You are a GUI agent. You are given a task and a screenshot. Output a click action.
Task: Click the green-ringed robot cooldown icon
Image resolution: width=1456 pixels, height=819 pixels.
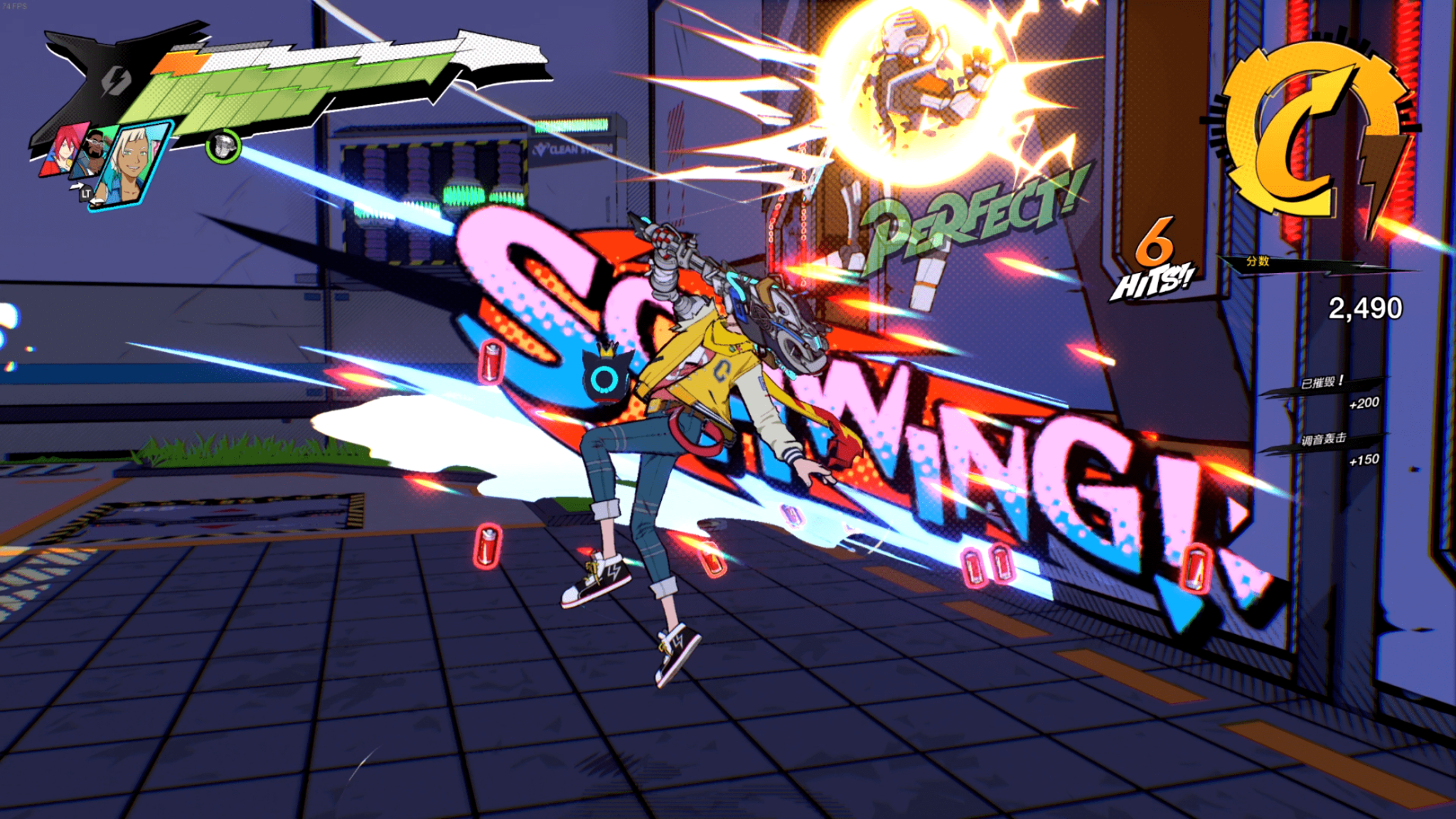[x=223, y=146]
